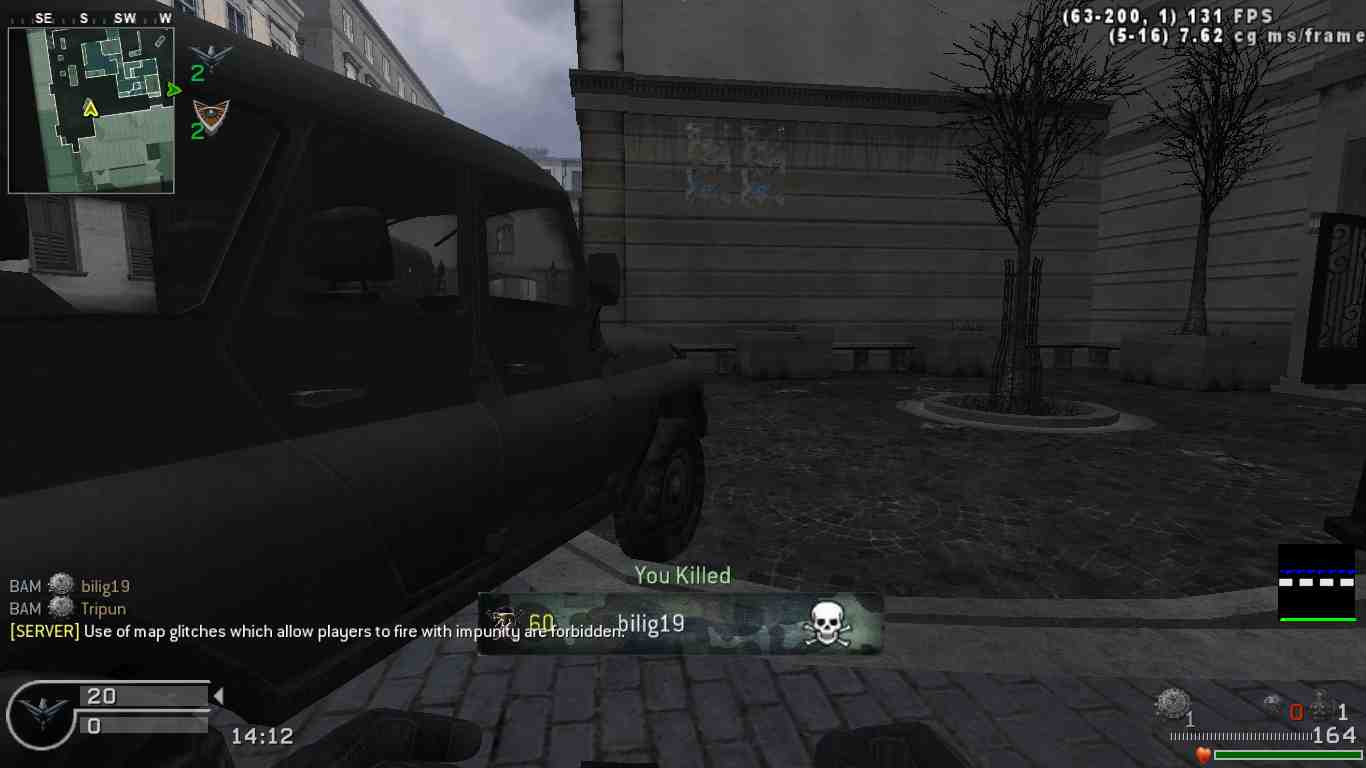Image resolution: width=1366 pixels, height=768 pixels.
Task: Select the yellow player arrow on the minimap
Action: pyautogui.click(x=90, y=107)
